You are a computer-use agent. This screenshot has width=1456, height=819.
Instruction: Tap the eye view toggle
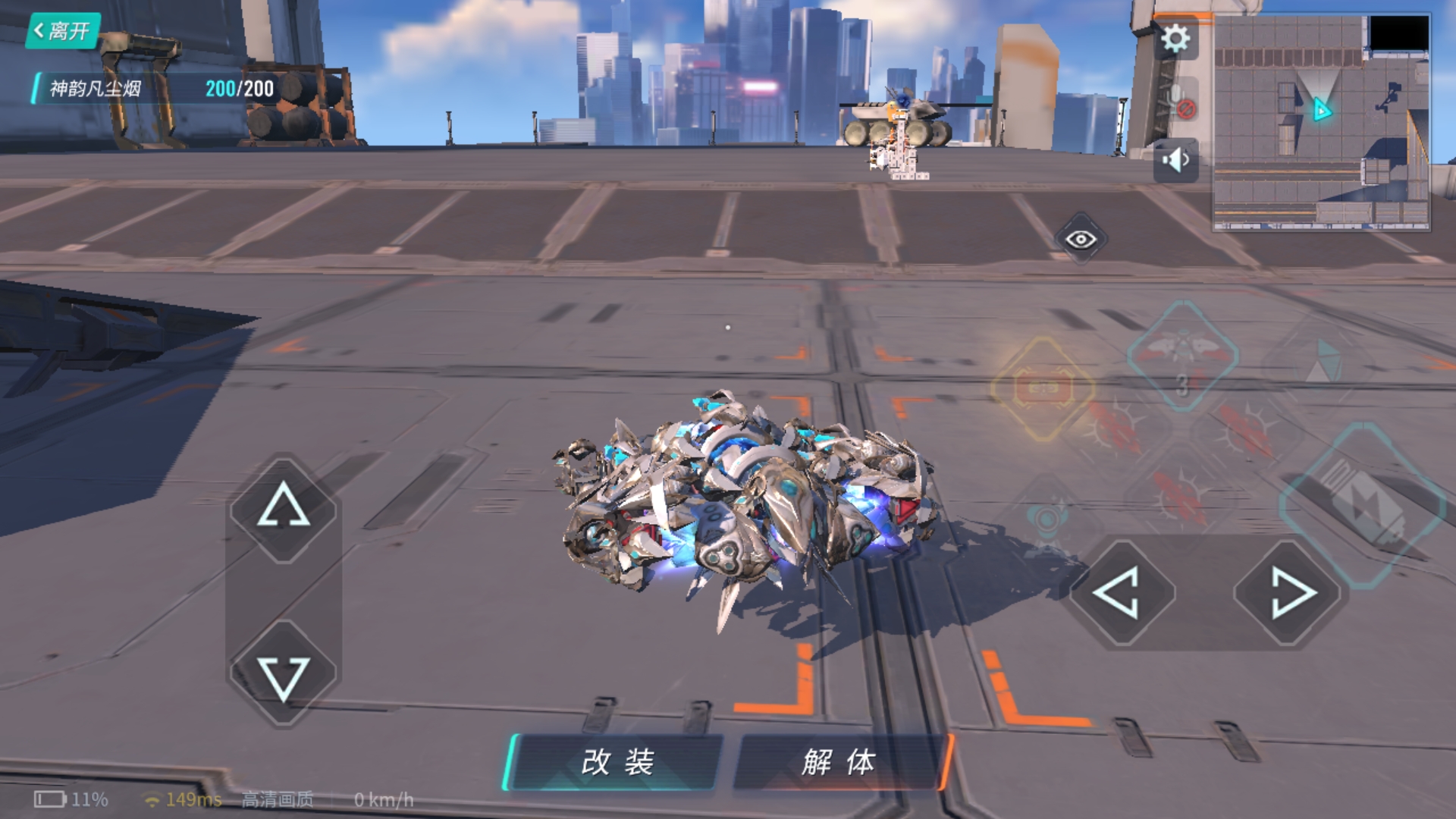pyautogui.click(x=1081, y=240)
